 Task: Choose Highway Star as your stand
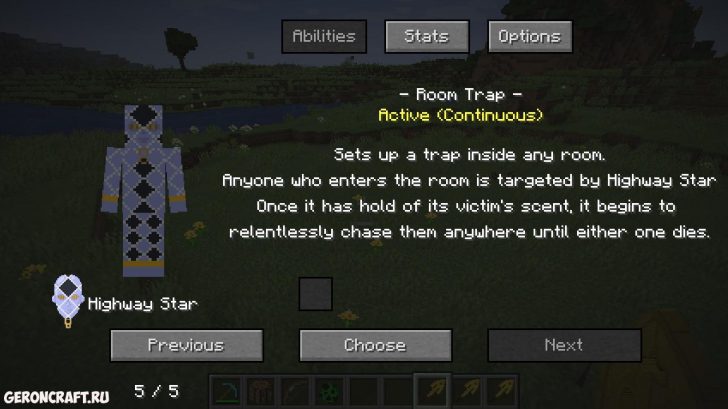(x=375, y=345)
